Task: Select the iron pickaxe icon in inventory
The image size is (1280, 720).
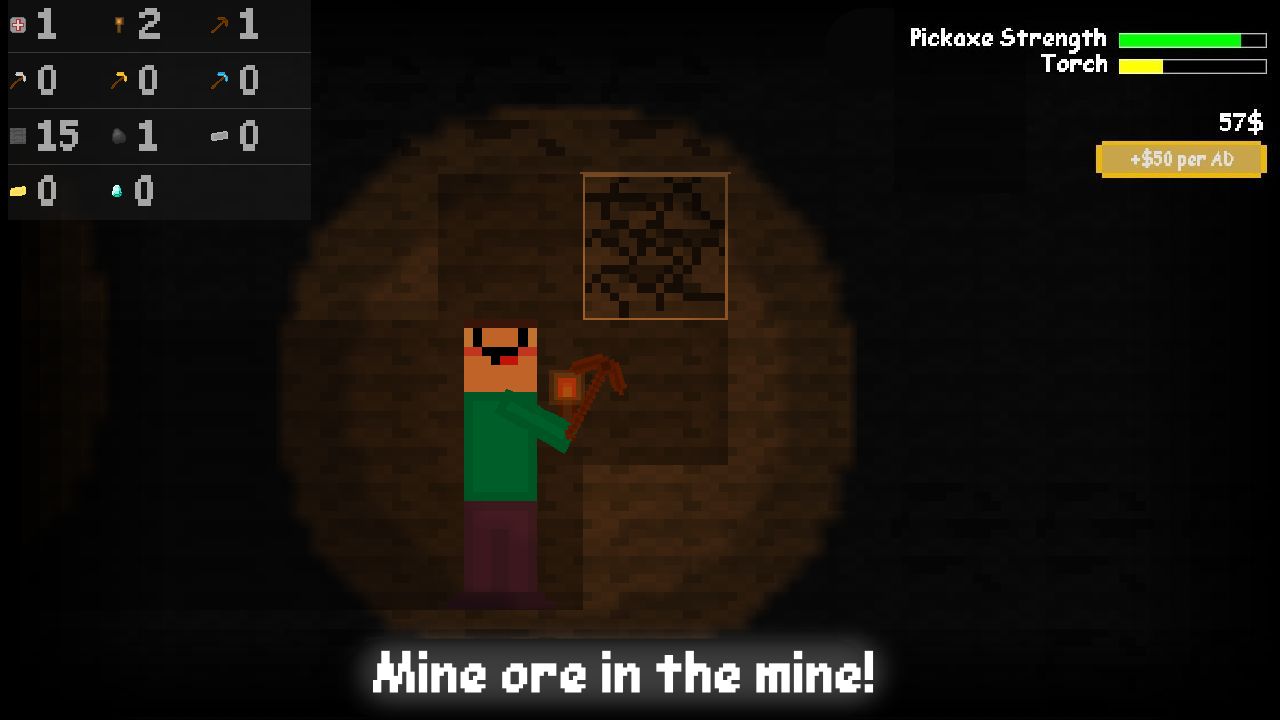Action: click(16, 80)
